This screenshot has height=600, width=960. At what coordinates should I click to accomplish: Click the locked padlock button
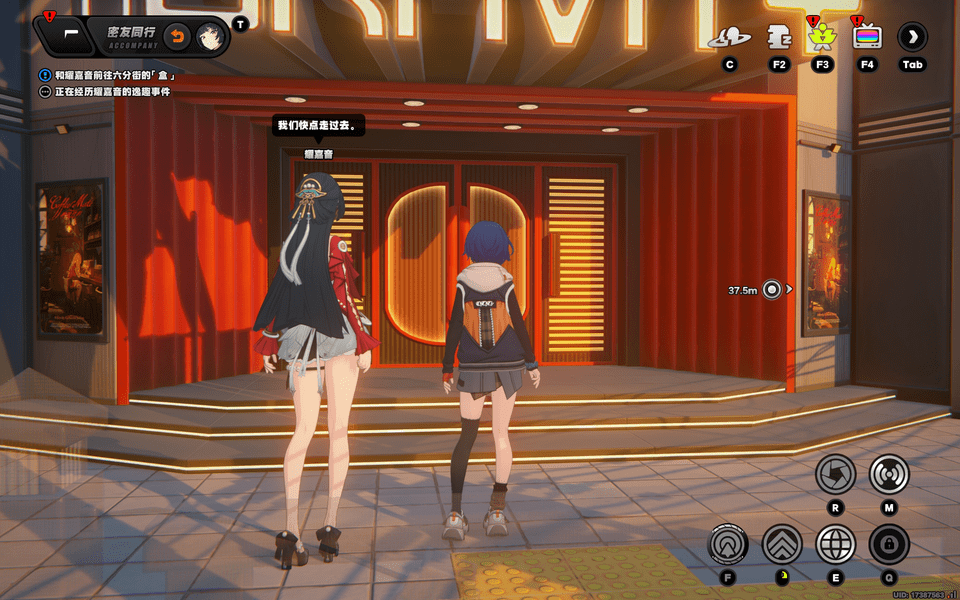[x=888, y=545]
